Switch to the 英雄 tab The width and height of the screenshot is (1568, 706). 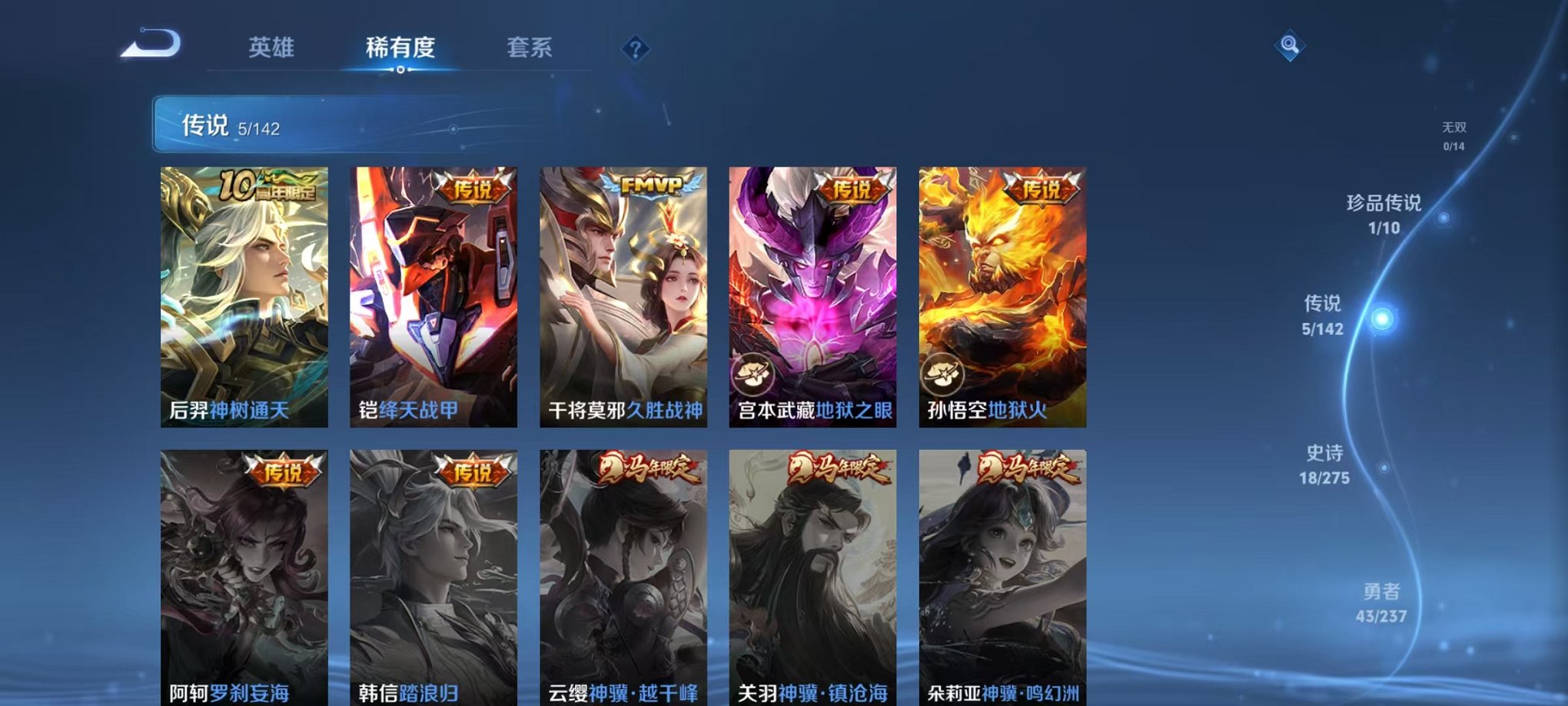click(x=273, y=48)
